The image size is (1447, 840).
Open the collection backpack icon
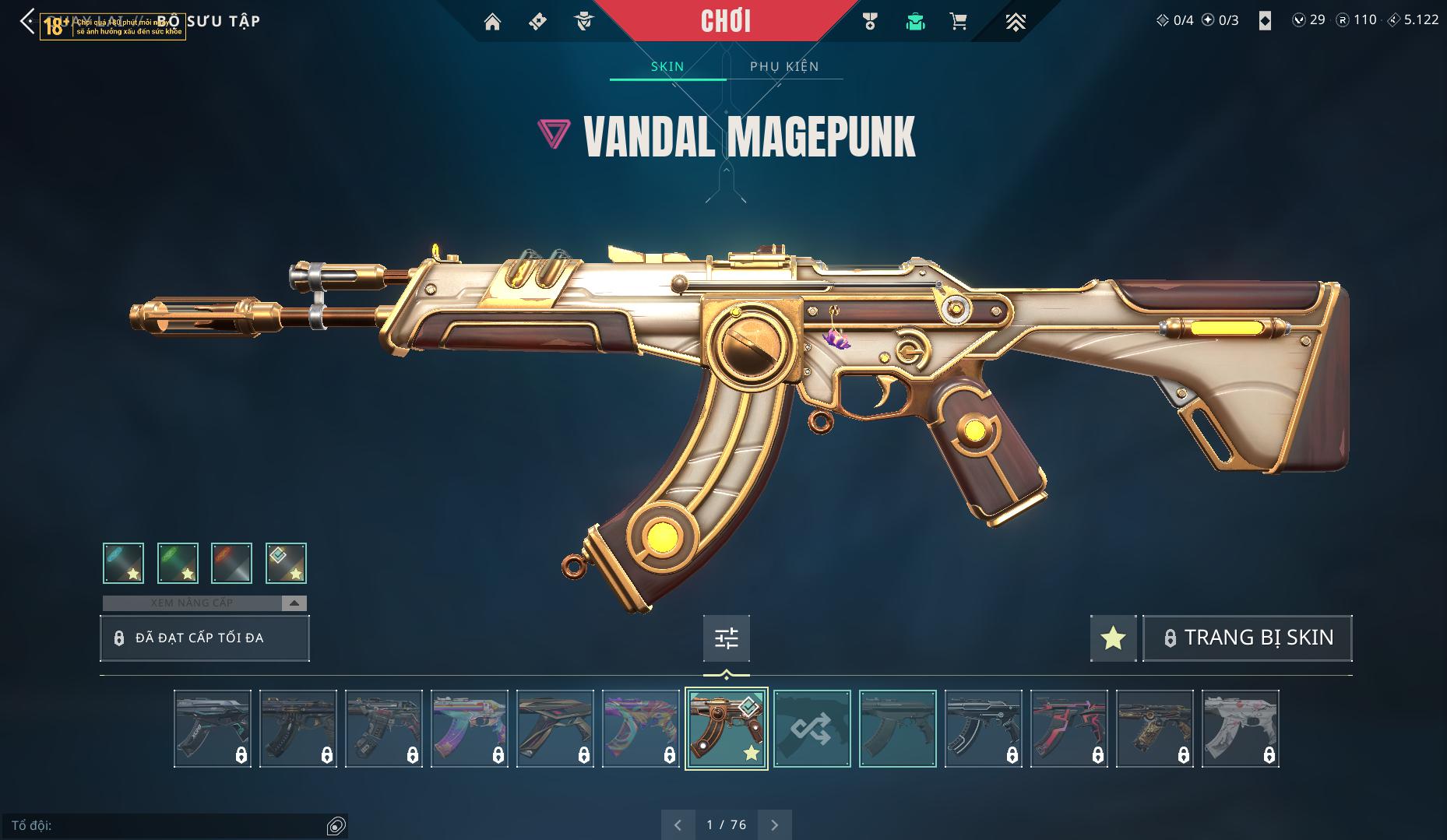(x=915, y=22)
